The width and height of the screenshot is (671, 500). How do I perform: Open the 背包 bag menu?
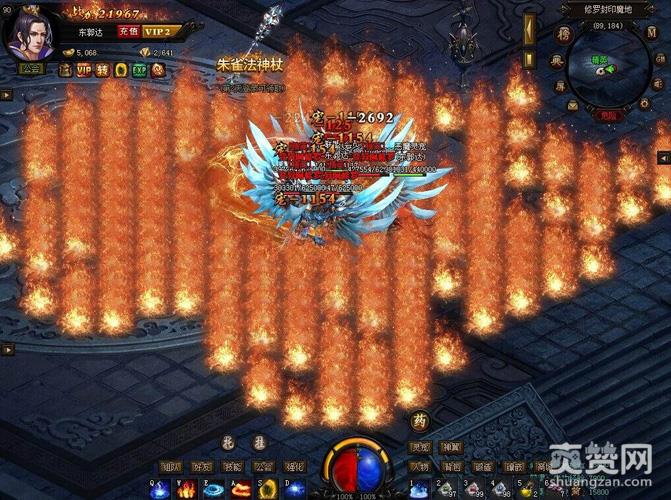pos(453,466)
